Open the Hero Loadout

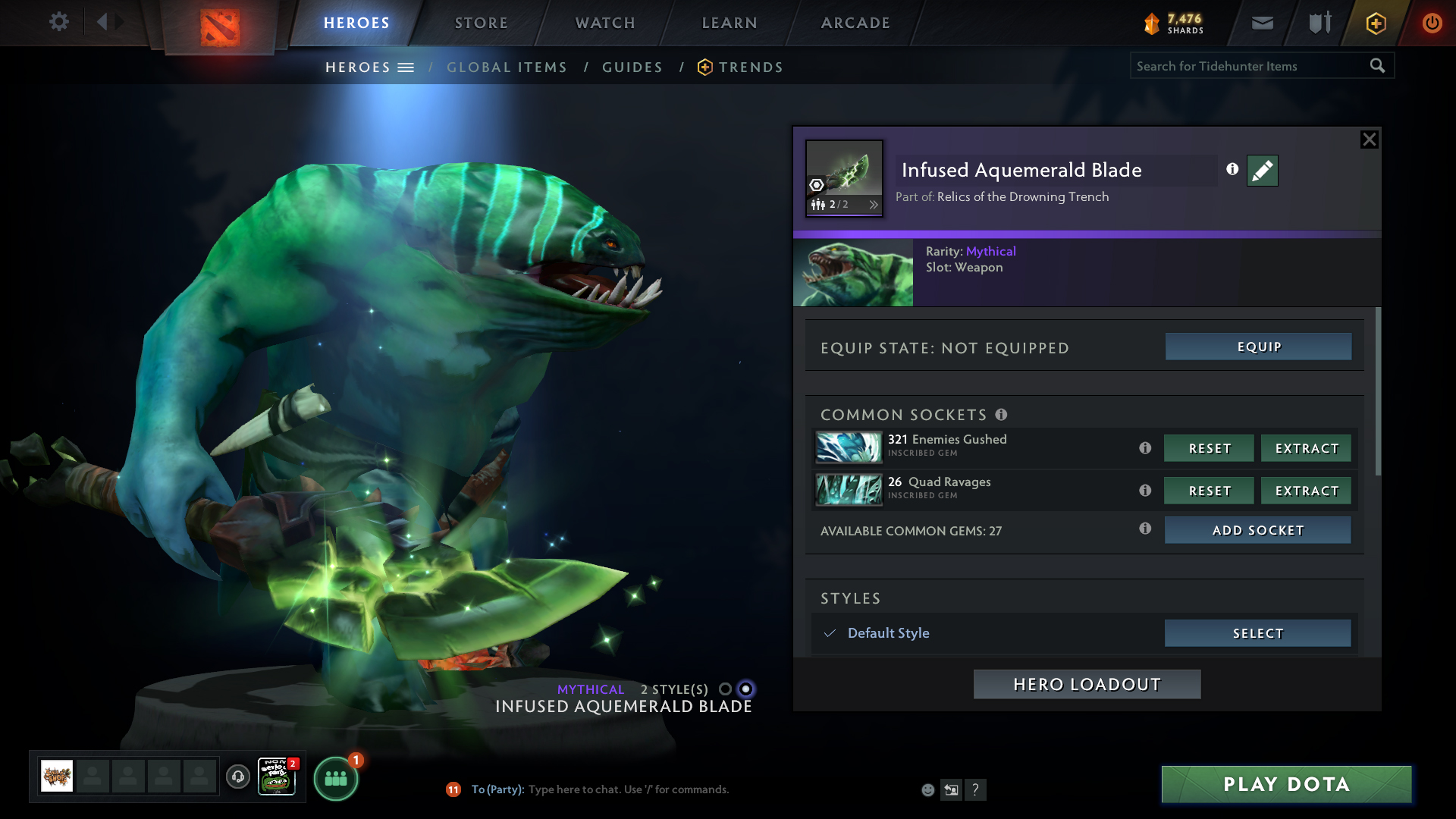pos(1087,684)
